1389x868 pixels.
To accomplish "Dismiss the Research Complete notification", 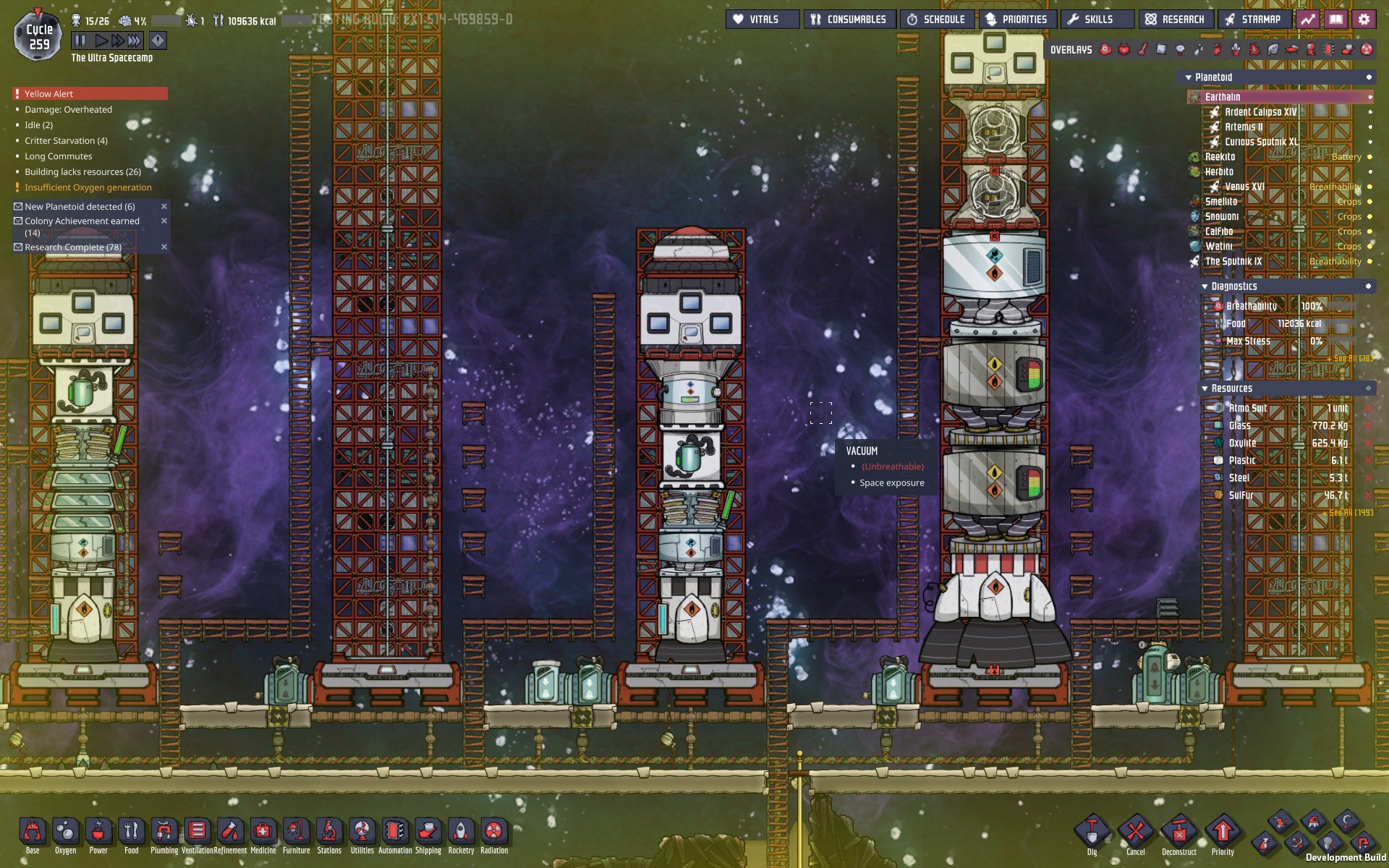I will [x=164, y=247].
